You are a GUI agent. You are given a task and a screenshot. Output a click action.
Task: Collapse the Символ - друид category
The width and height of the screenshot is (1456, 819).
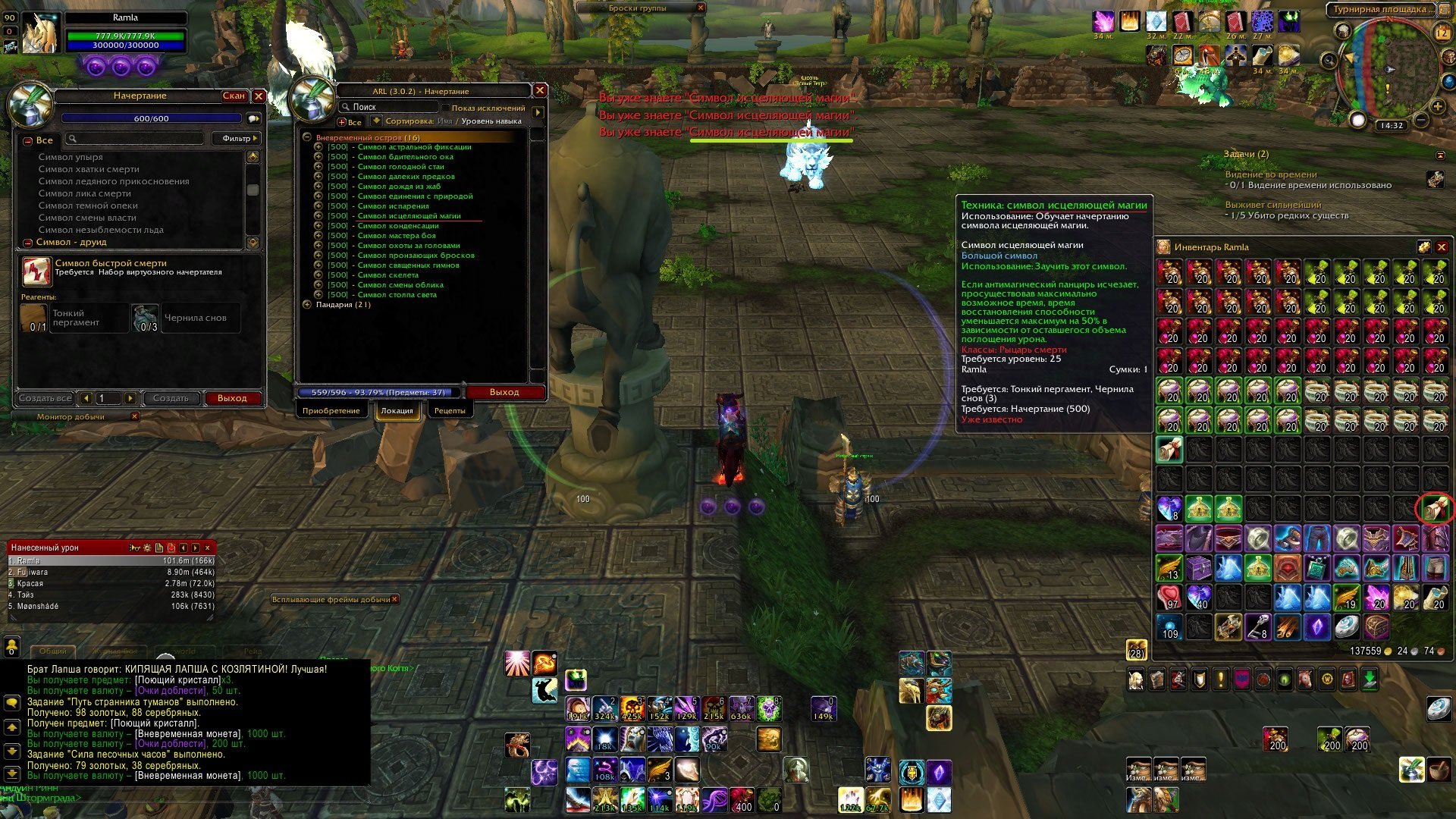[x=28, y=243]
